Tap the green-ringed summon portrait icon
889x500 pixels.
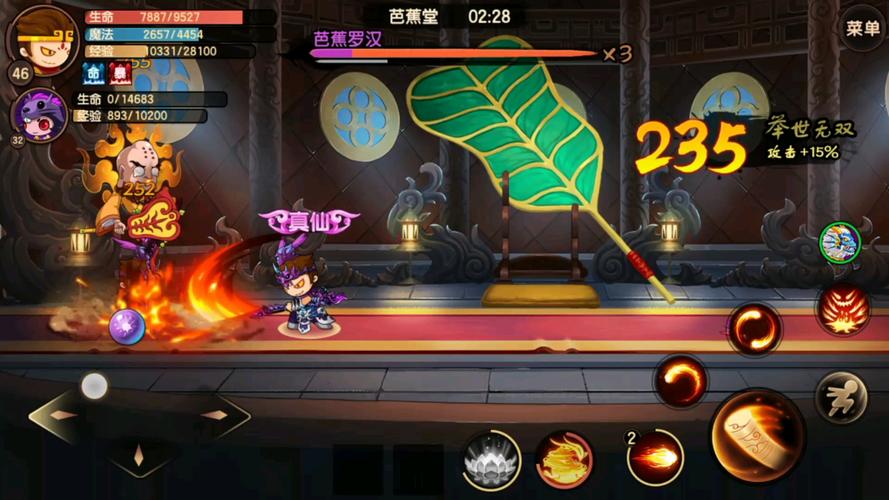point(840,242)
